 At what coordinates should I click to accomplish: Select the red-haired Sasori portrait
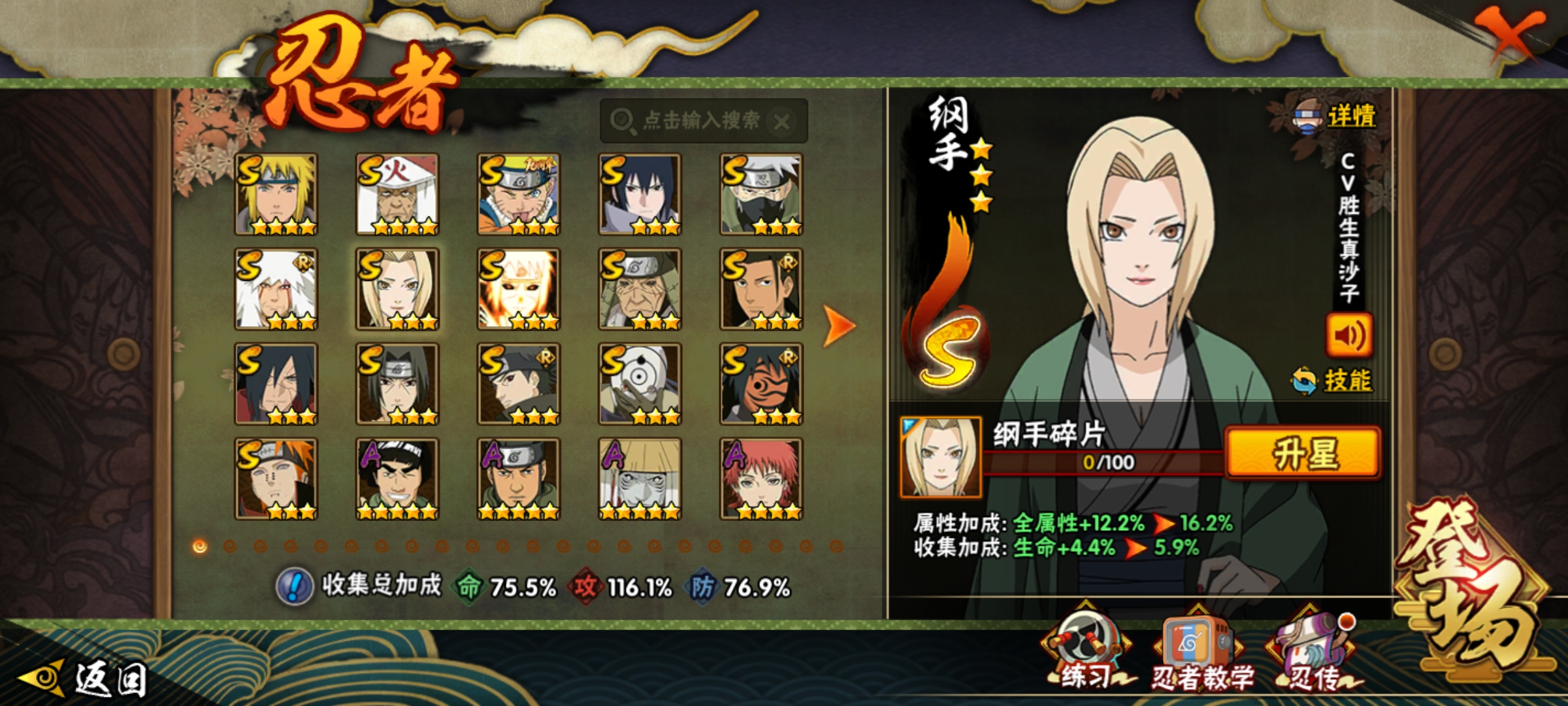pyautogui.click(x=761, y=479)
